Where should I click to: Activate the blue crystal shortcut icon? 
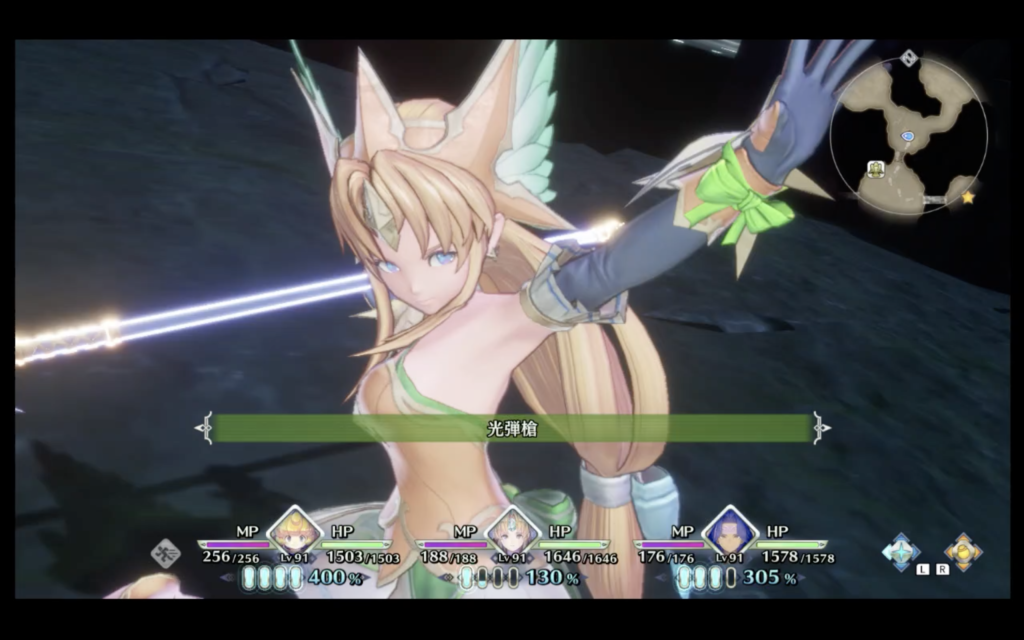(x=902, y=552)
